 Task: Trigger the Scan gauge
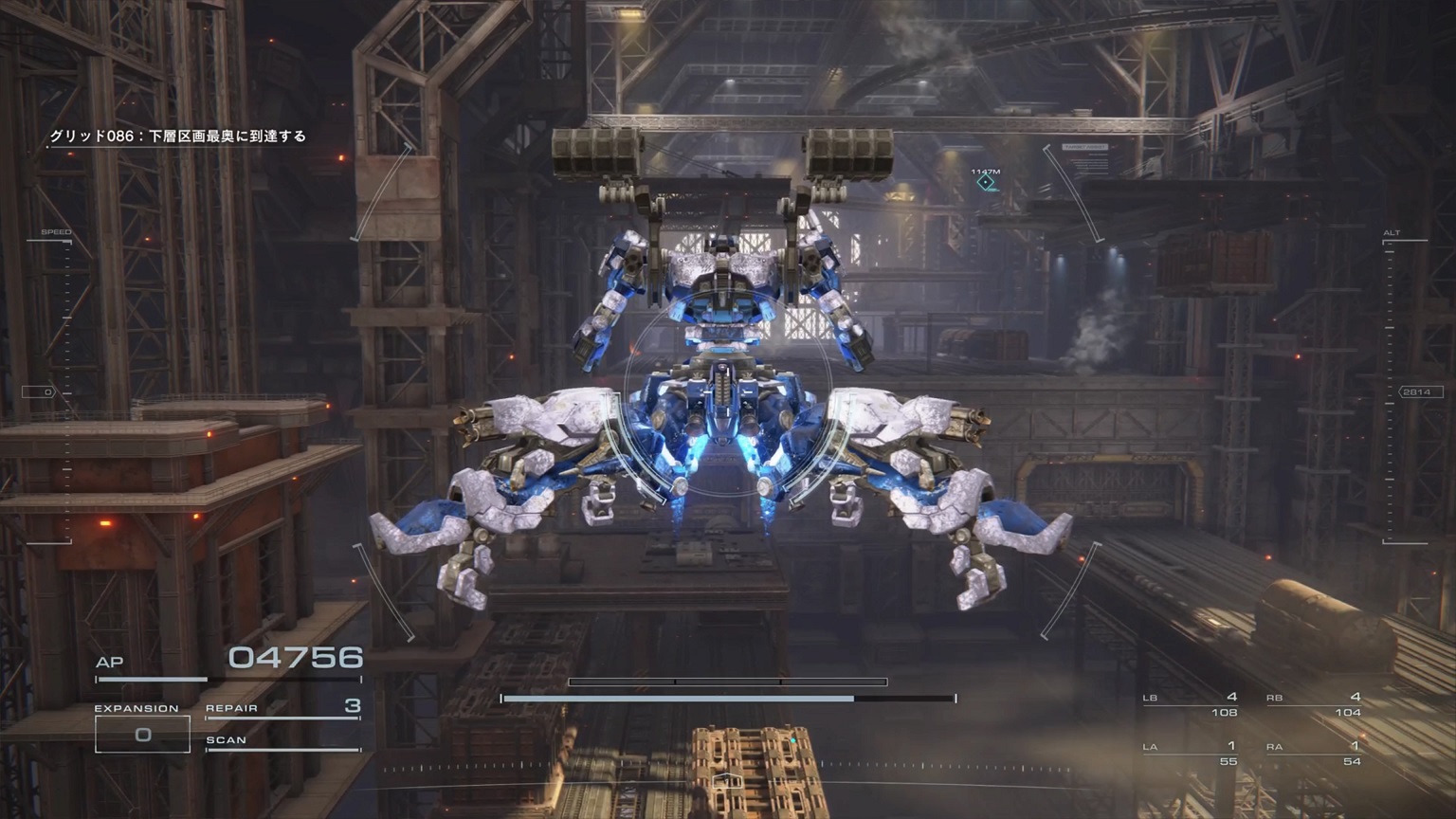[282, 743]
